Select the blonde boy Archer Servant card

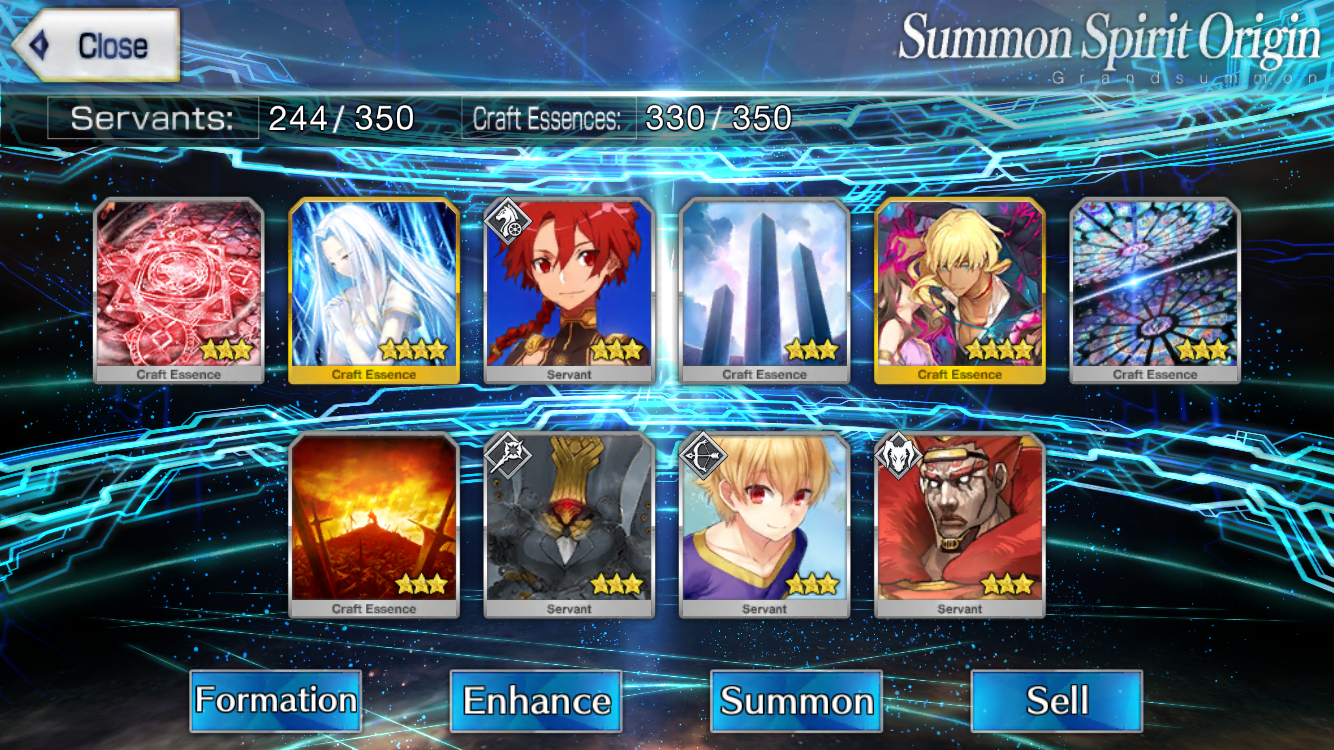click(x=765, y=525)
